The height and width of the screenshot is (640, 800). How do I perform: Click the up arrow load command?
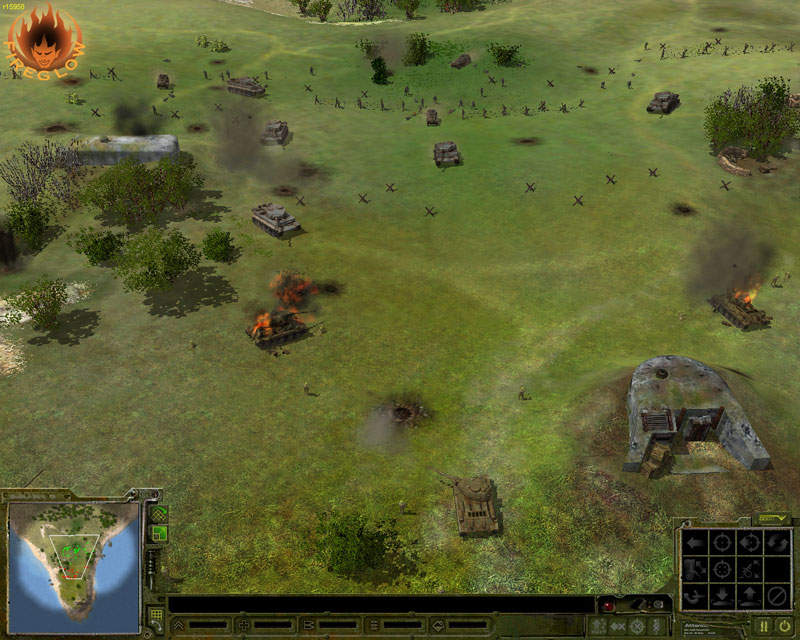tap(749, 597)
